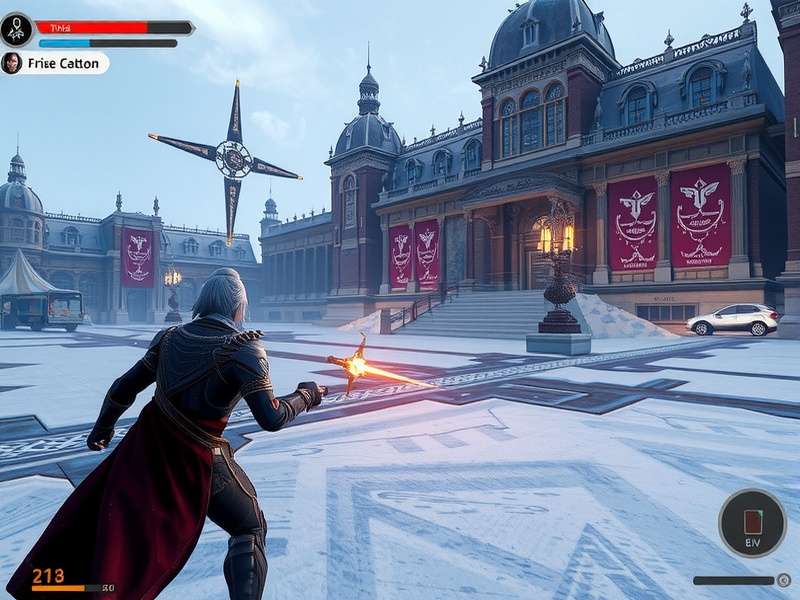Click the small round icon beside the bottom-right bar
The image size is (800, 600).
tap(784, 580)
